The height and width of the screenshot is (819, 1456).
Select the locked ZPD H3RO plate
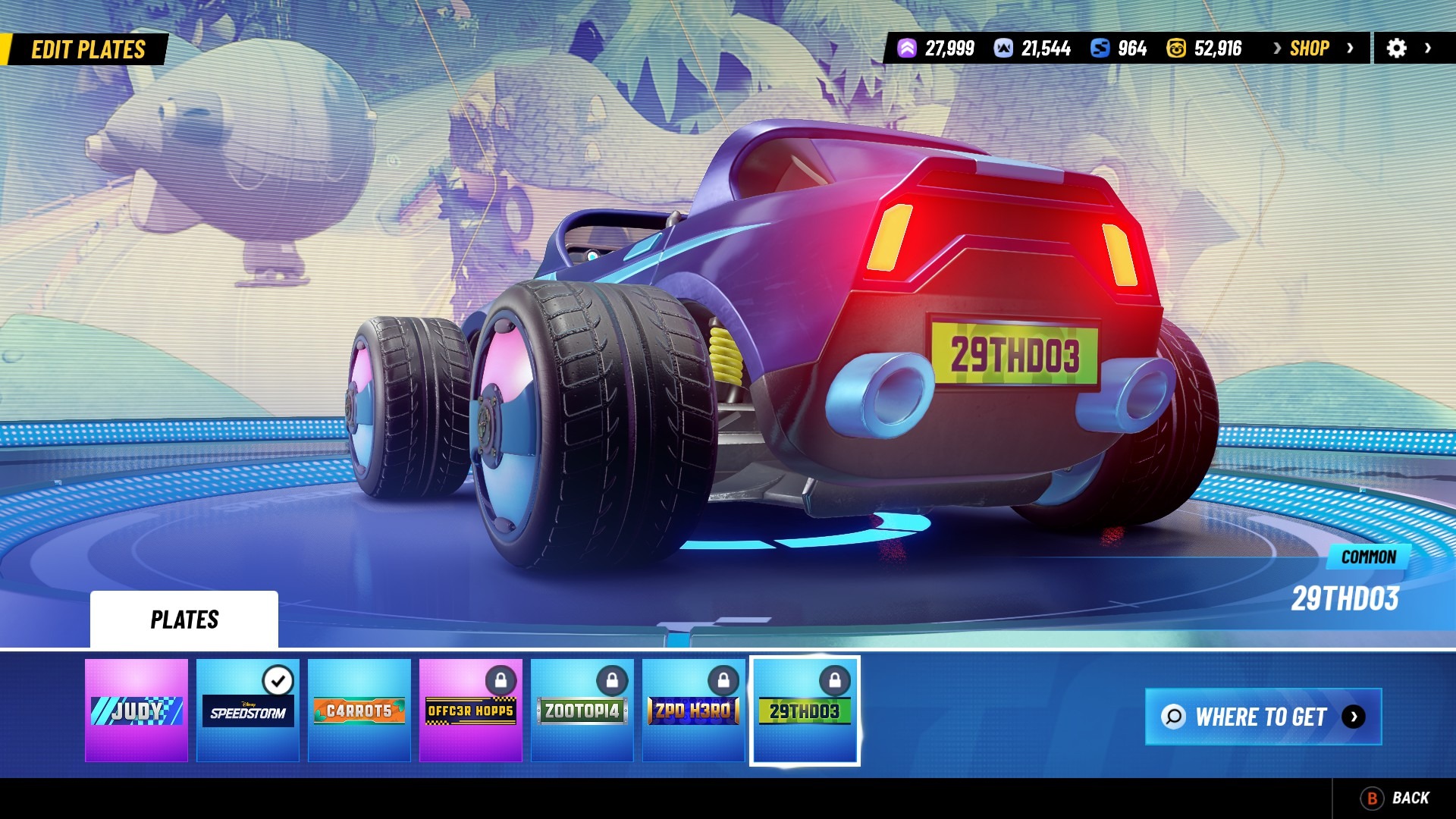(x=693, y=710)
